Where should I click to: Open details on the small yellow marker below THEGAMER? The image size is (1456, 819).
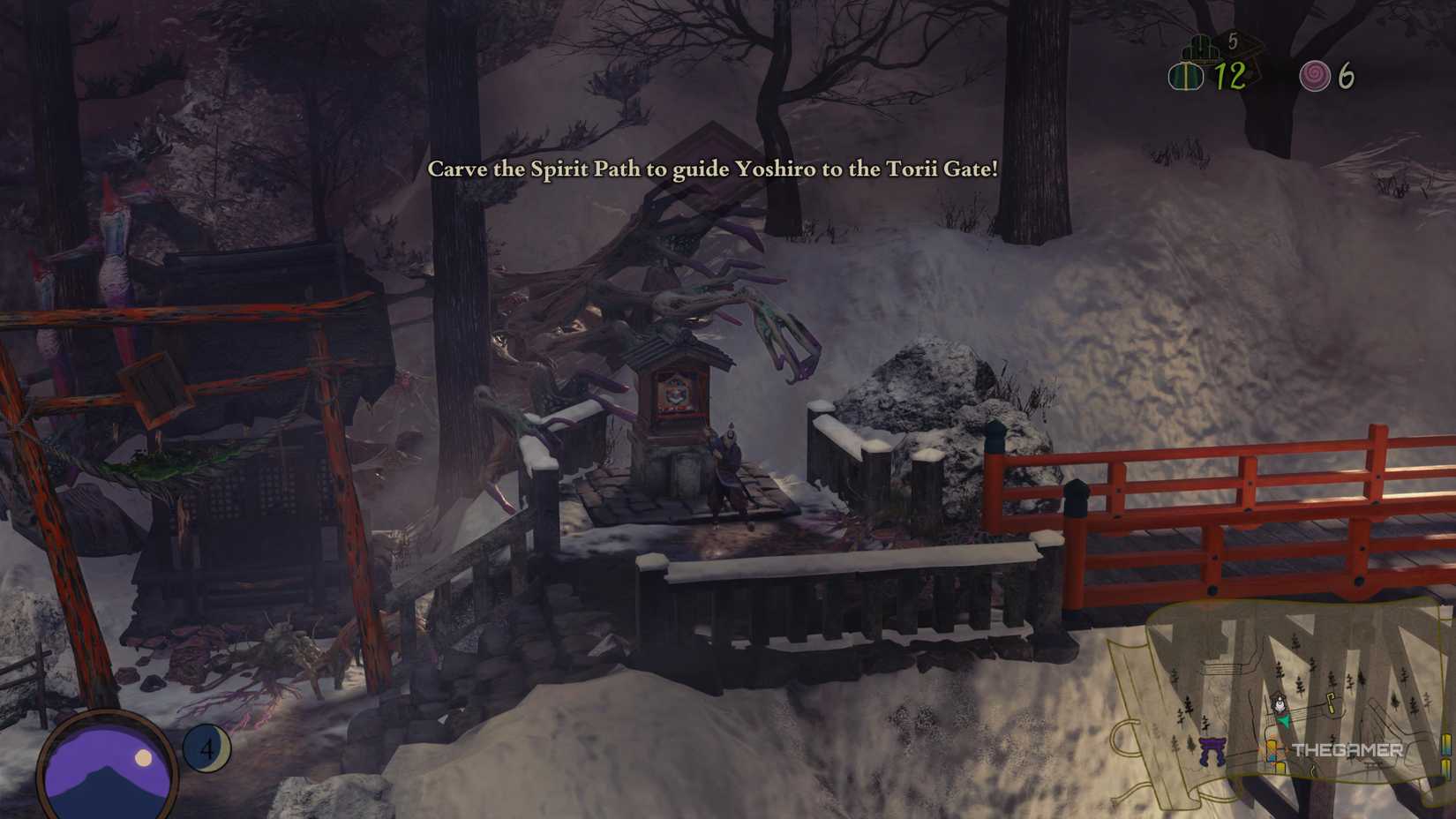[x=1280, y=767]
